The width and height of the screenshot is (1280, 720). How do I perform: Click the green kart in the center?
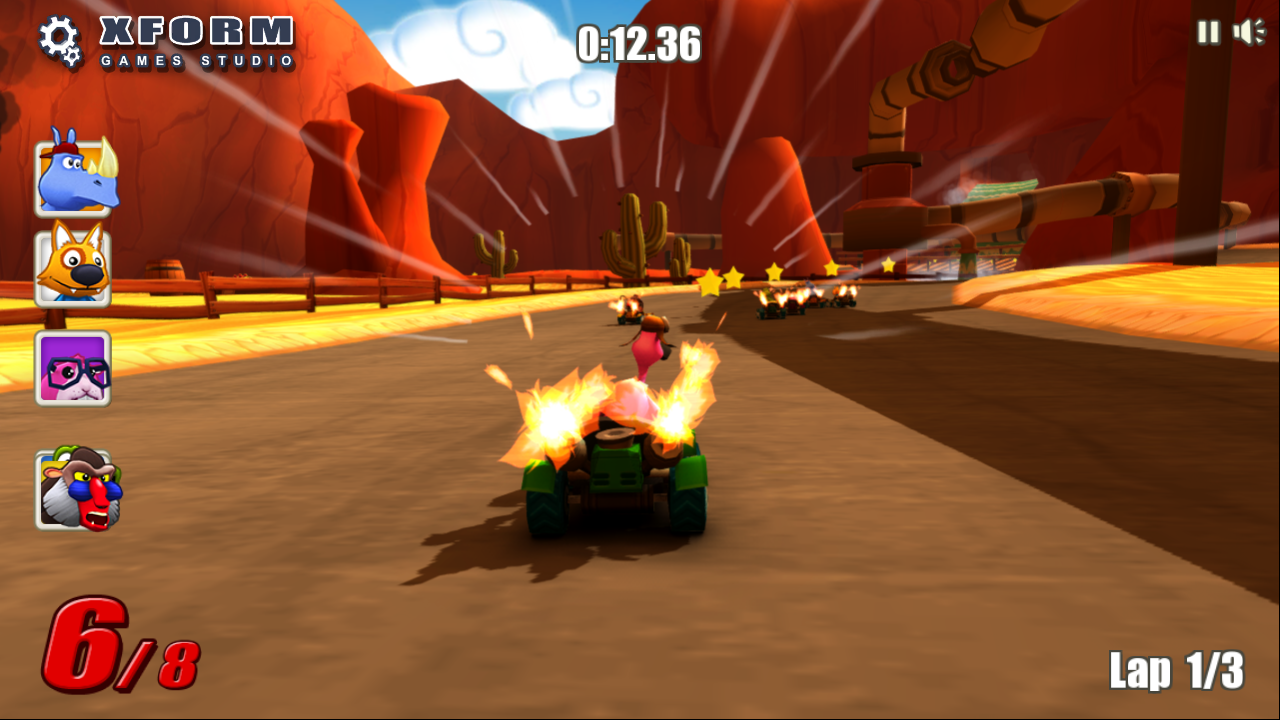(615, 470)
